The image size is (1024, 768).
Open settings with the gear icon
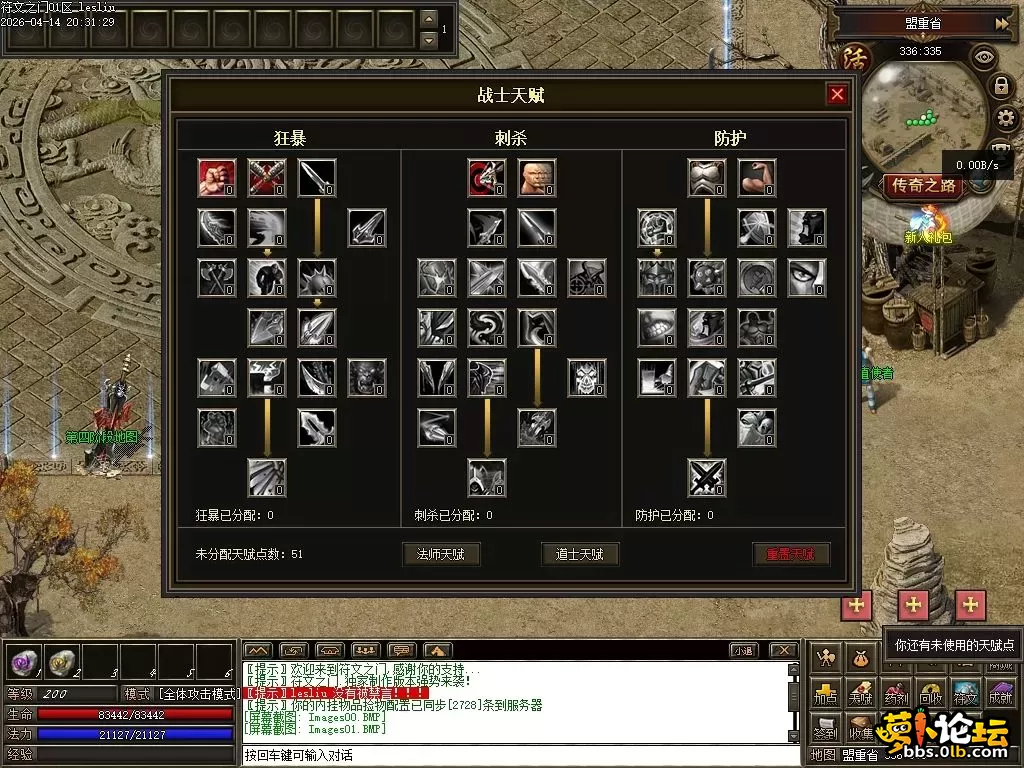(1005, 119)
